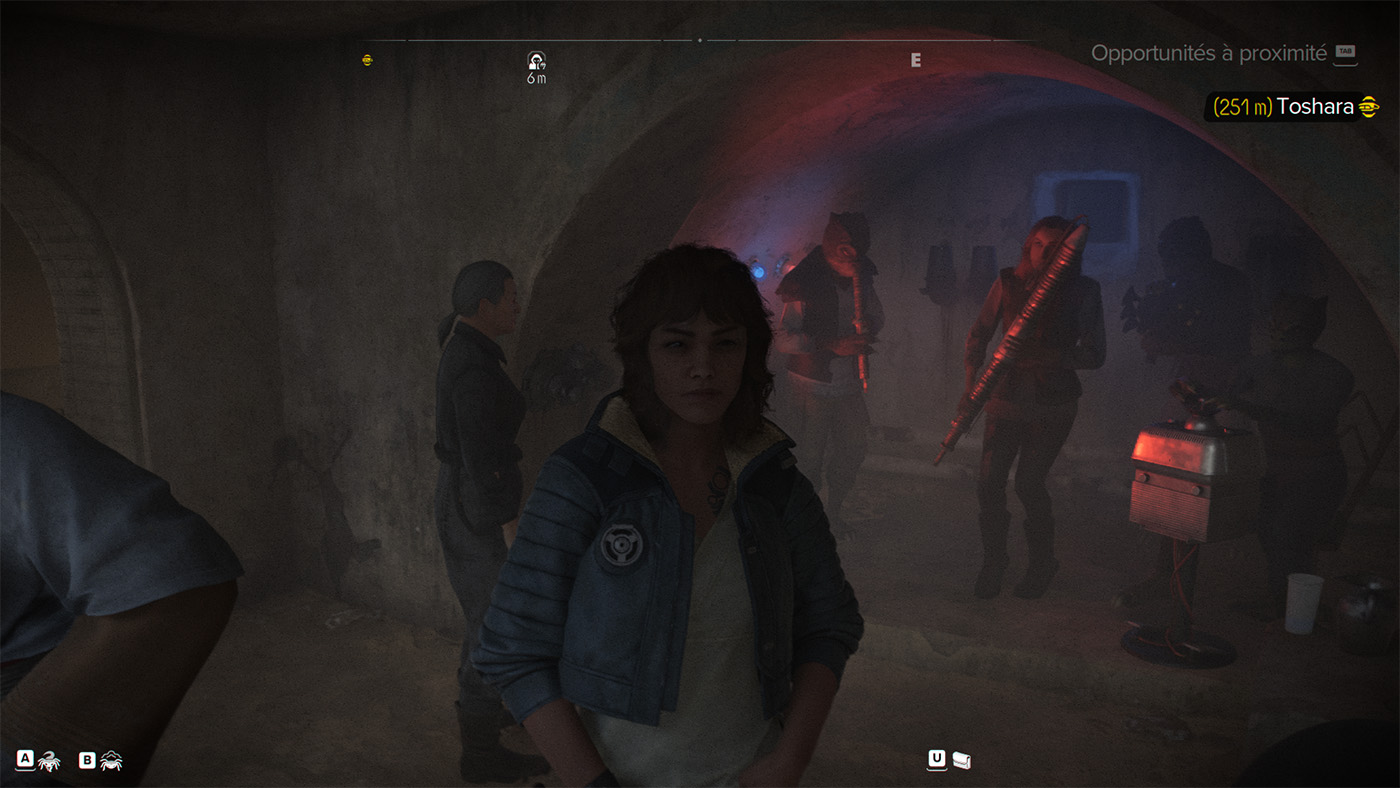Viewport: 1400px width, 788px height.
Task: Click the scorpion-tailed creature icon
Action: 49,762
